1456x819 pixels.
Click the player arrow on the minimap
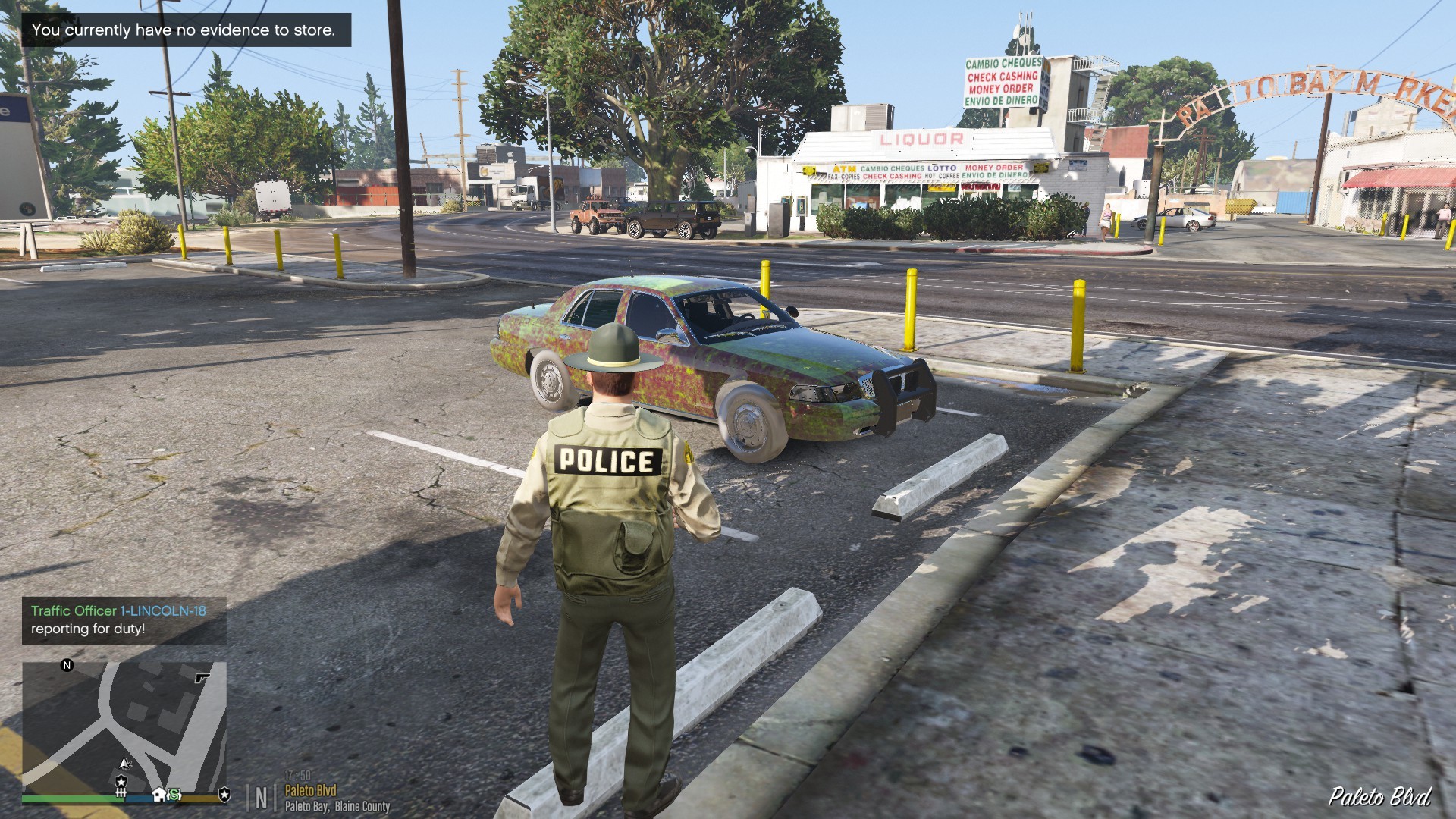126,764
